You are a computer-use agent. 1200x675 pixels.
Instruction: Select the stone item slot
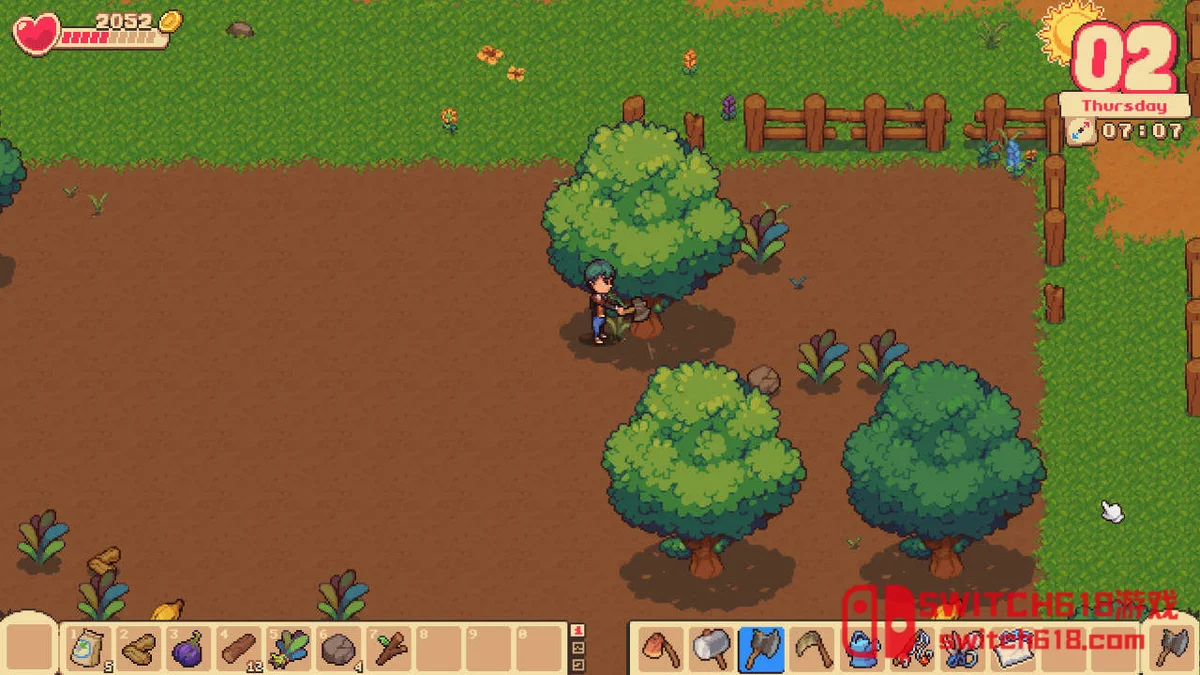click(338, 649)
